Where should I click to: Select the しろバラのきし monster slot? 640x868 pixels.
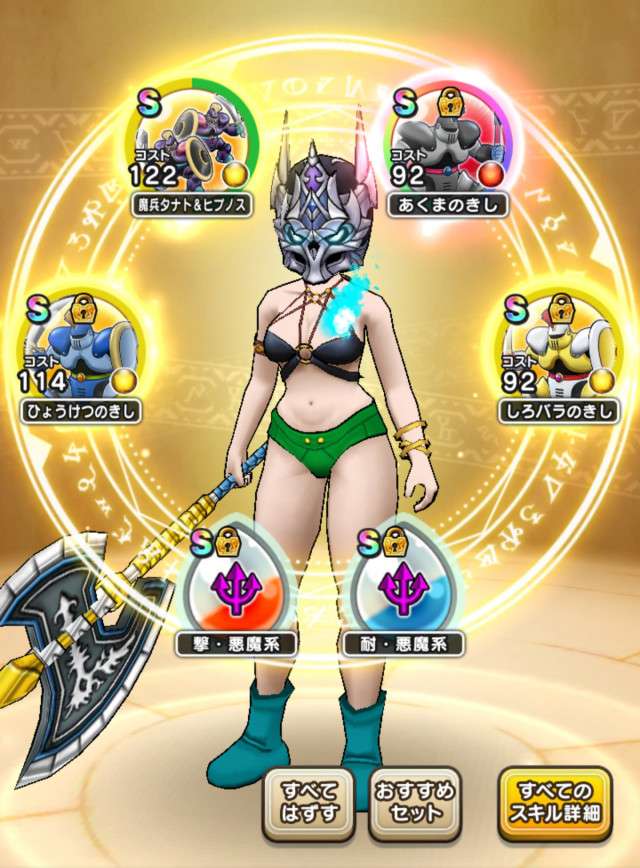pos(559,354)
